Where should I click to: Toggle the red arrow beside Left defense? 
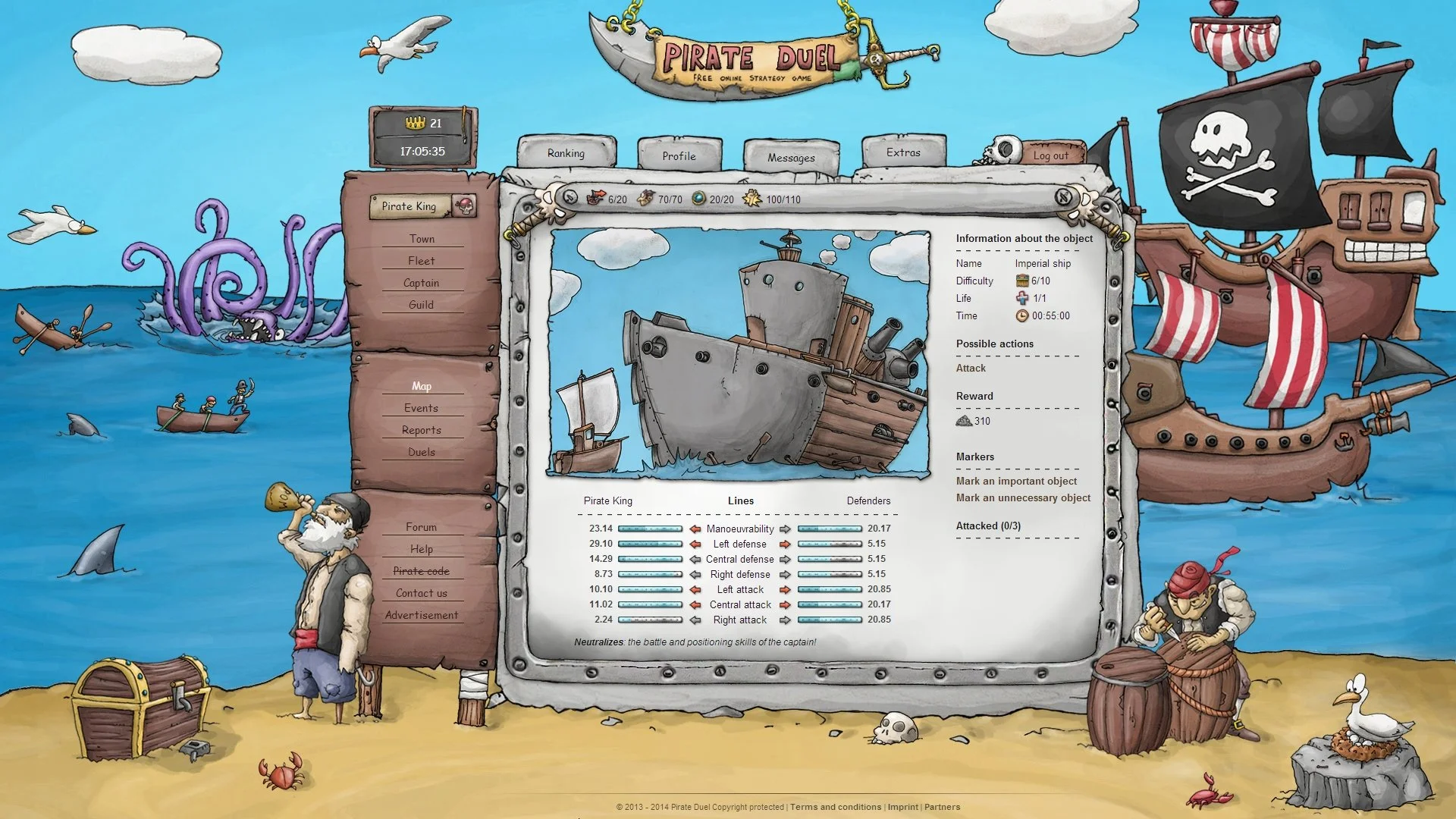pyautogui.click(x=695, y=544)
